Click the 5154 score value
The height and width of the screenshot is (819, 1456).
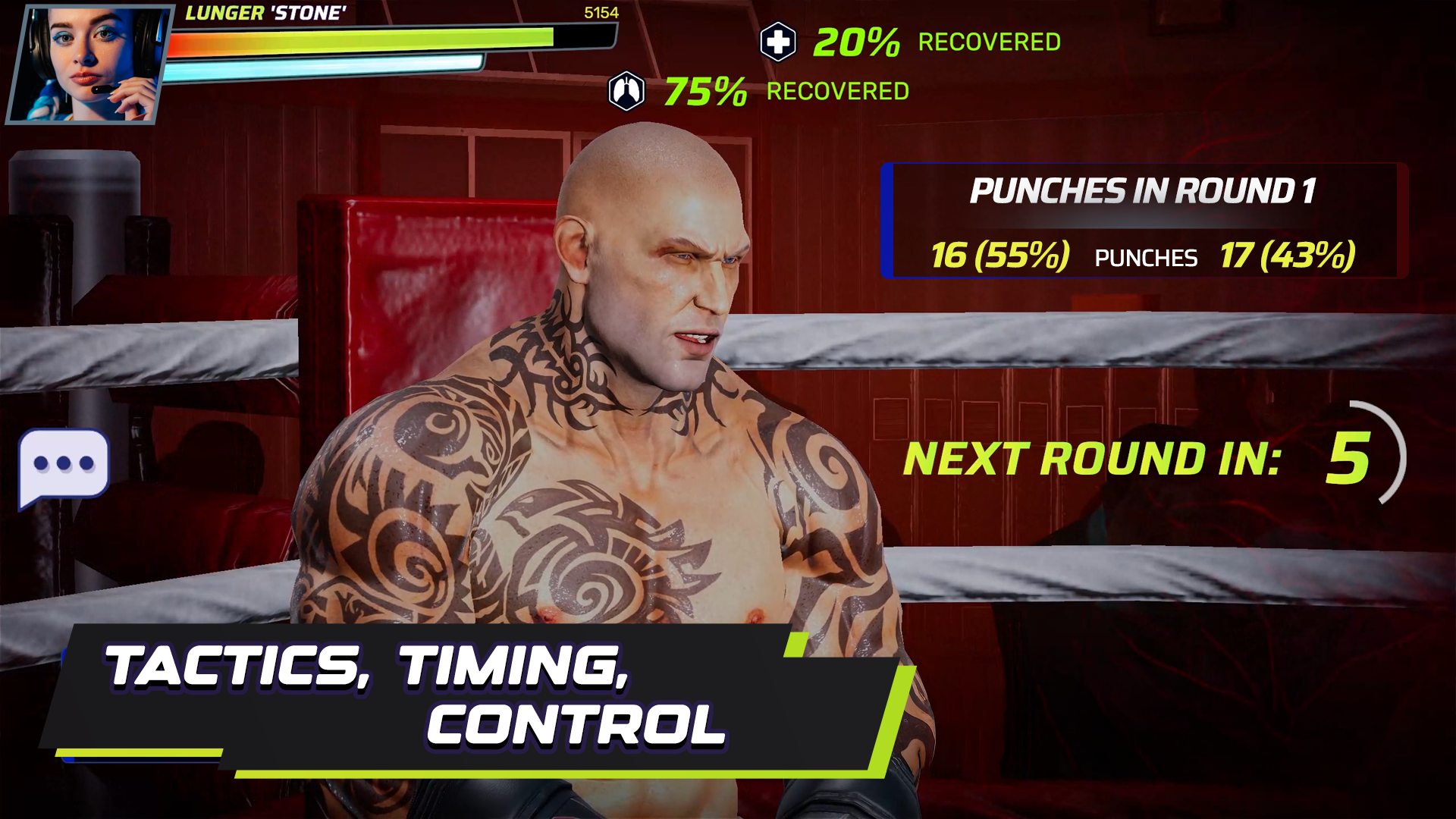tap(601, 12)
